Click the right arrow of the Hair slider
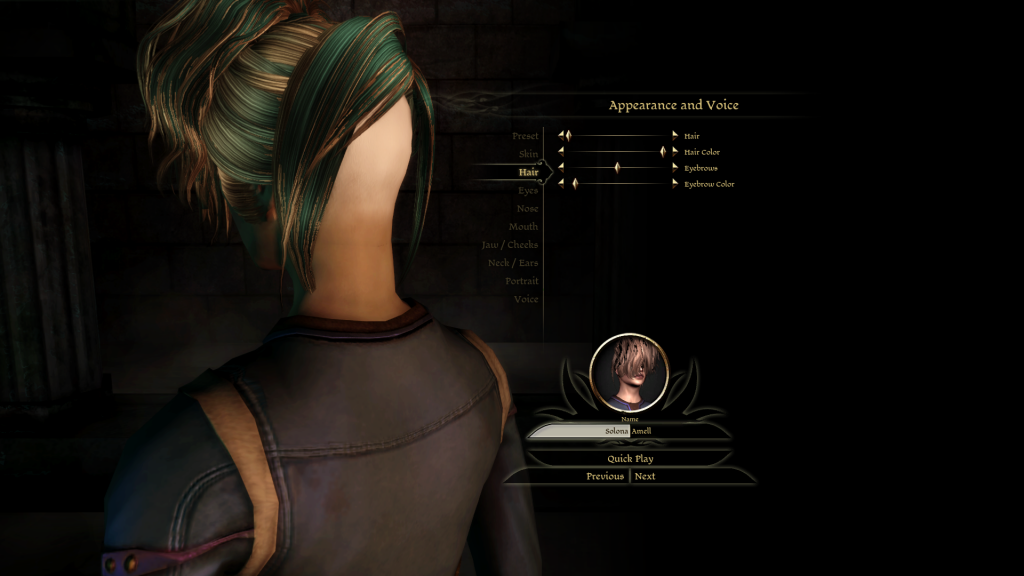This screenshot has height=576, width=1024. (x=675, y=135)
